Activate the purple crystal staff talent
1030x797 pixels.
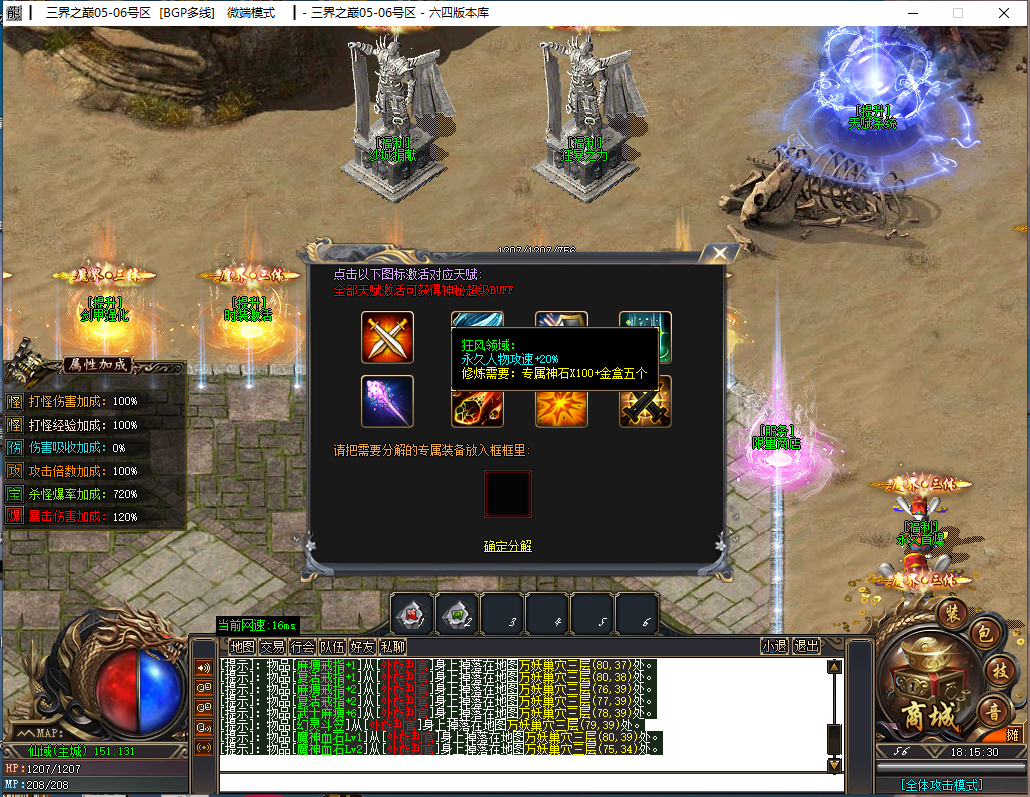tap(387, 401)
